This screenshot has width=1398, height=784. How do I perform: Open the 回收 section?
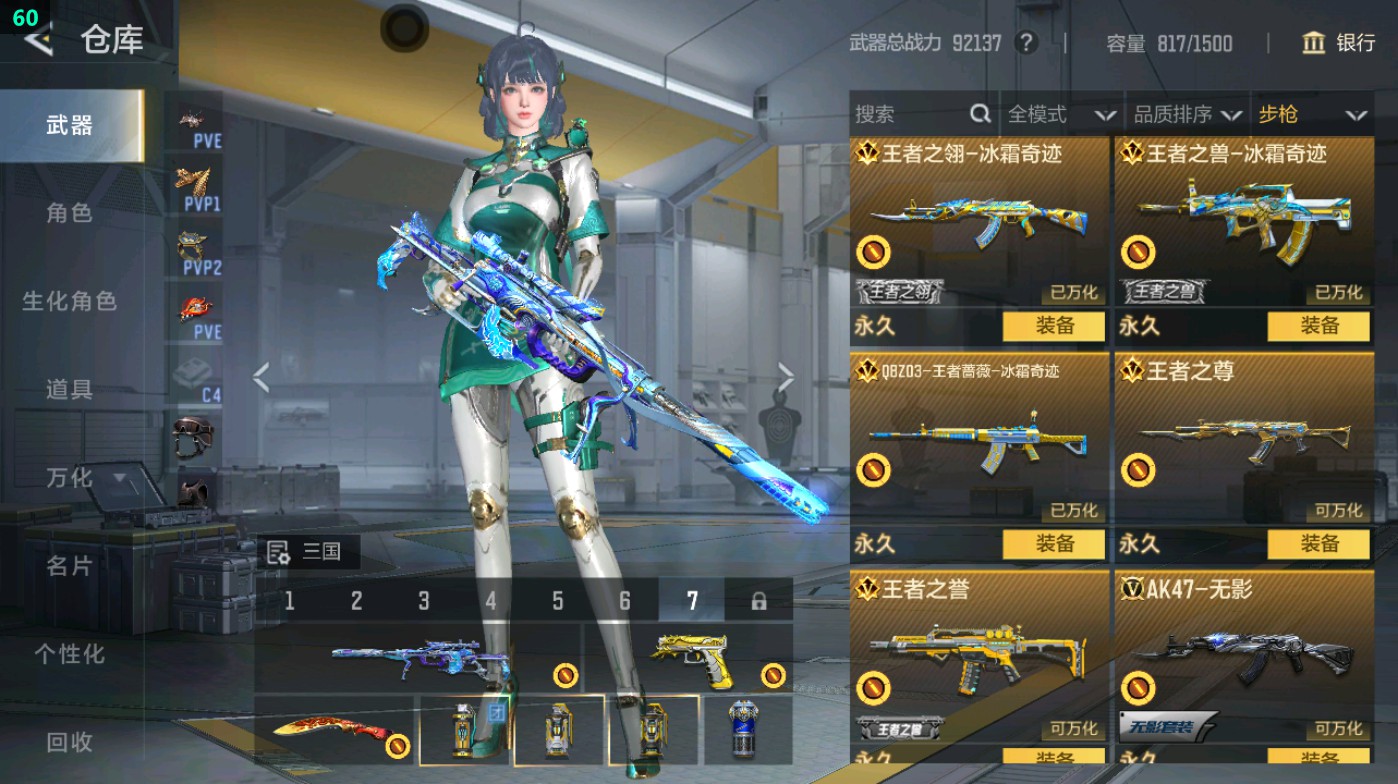[x=69, y=742]
